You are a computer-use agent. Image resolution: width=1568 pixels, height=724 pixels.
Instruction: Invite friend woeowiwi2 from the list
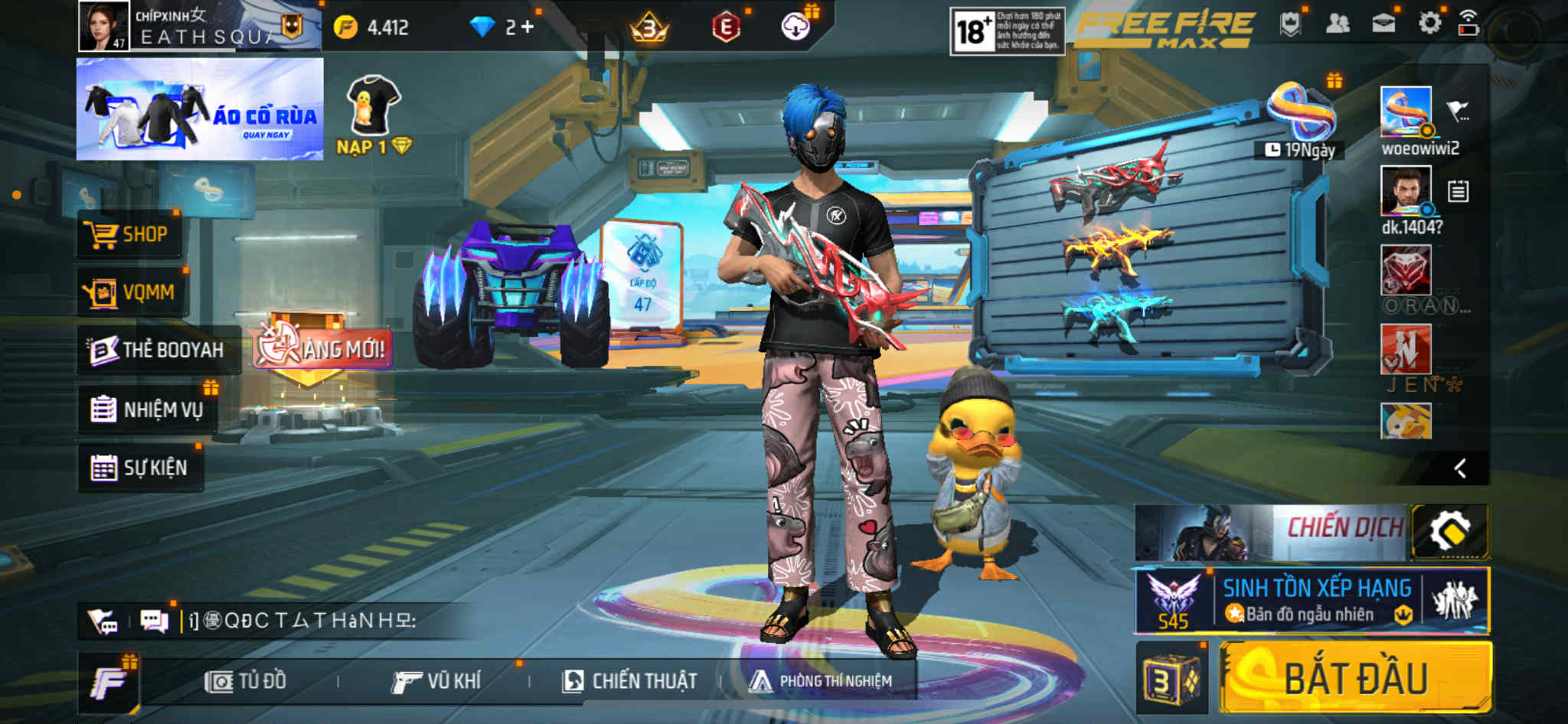1406,112
